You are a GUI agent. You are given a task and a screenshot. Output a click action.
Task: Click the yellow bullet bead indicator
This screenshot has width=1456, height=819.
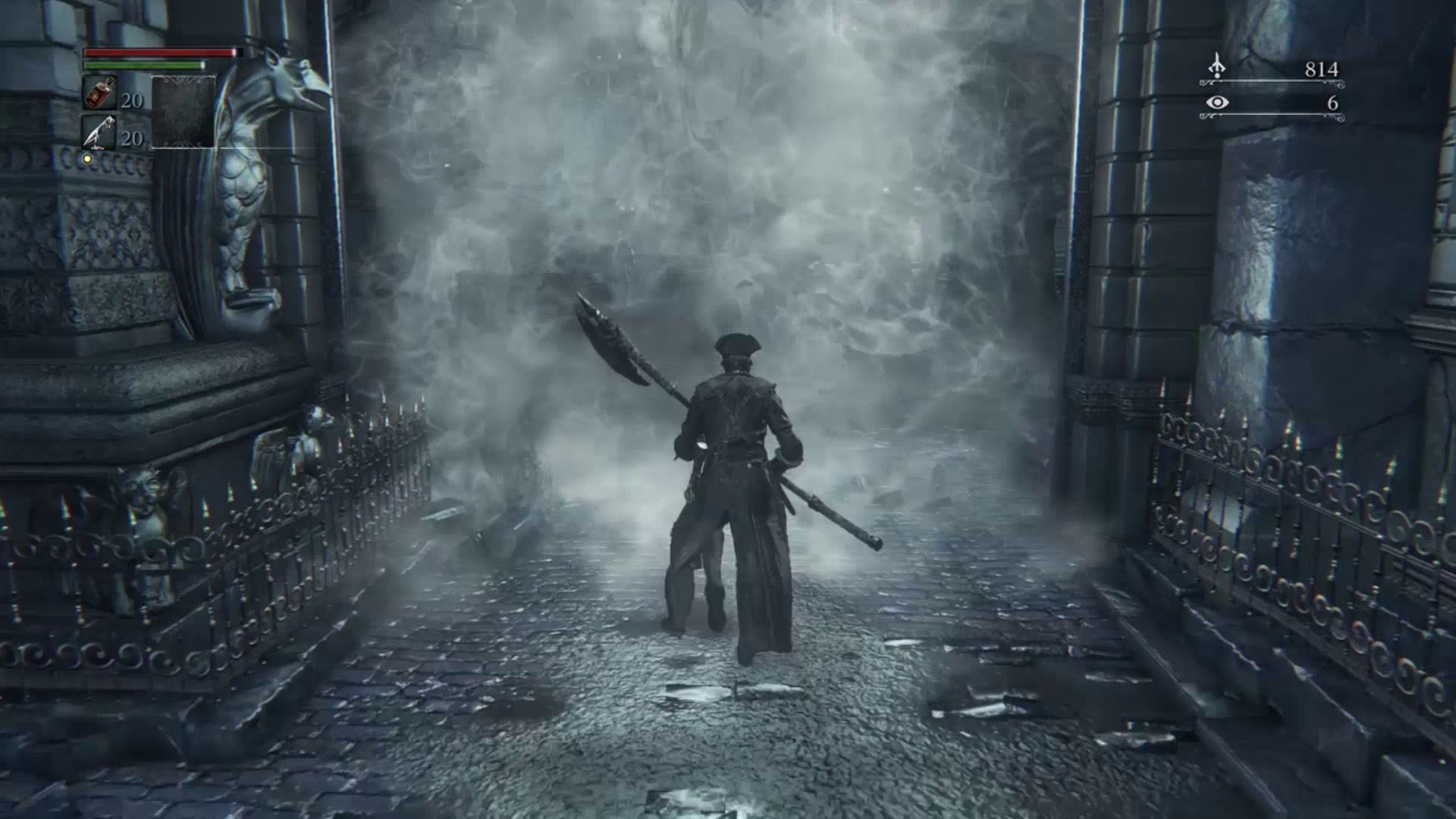coord(89,157)
